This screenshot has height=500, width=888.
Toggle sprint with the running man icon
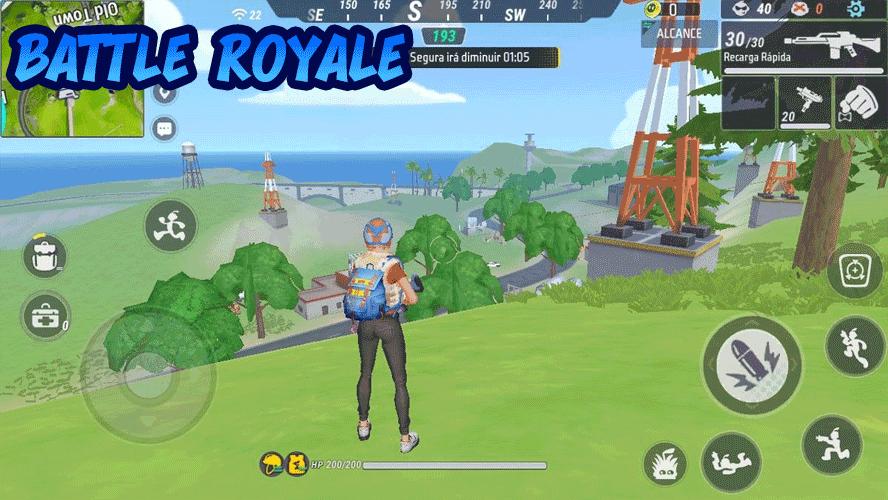[170, 225]
